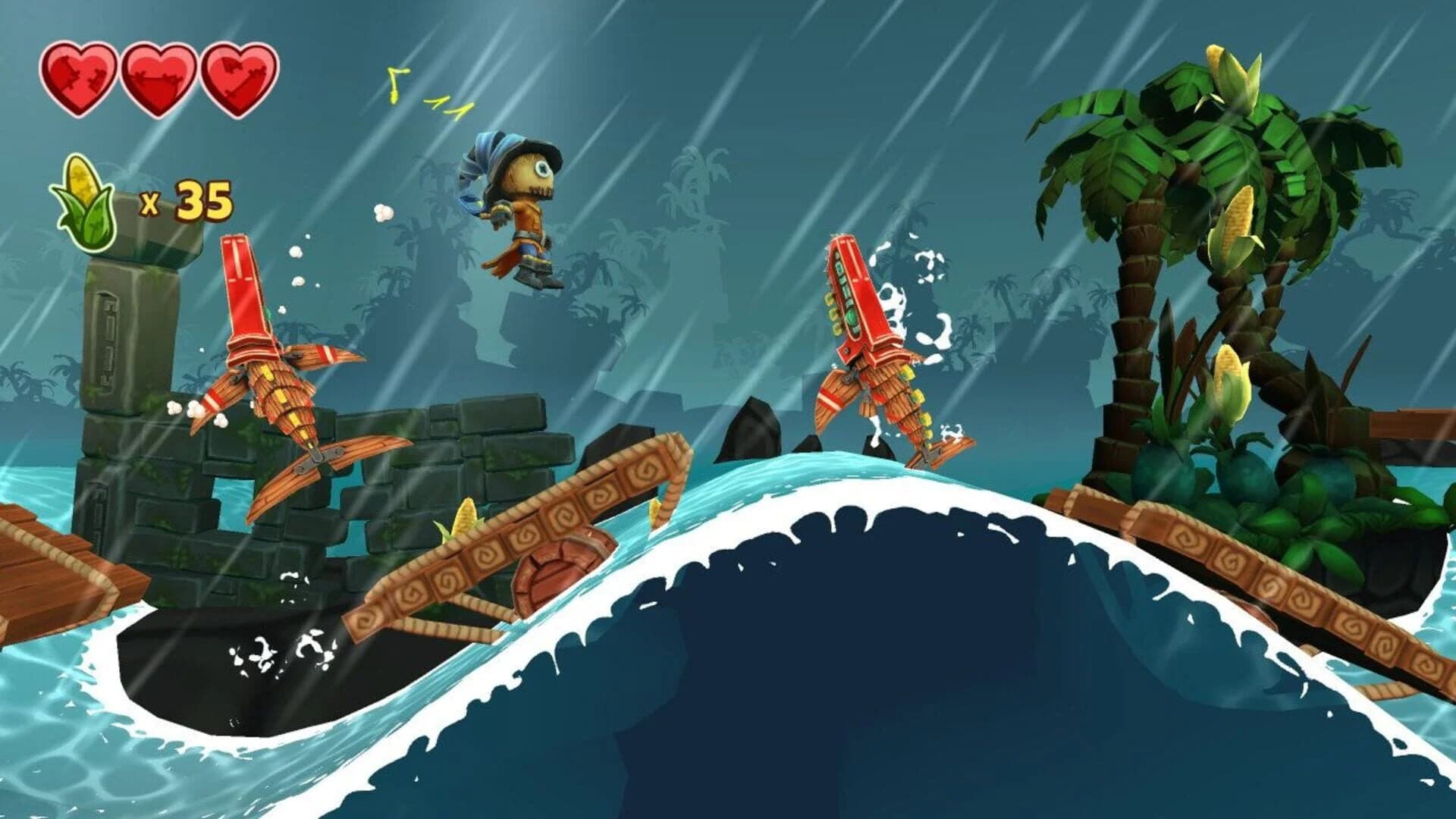Click the x 35 corn count text

point(186,201)
